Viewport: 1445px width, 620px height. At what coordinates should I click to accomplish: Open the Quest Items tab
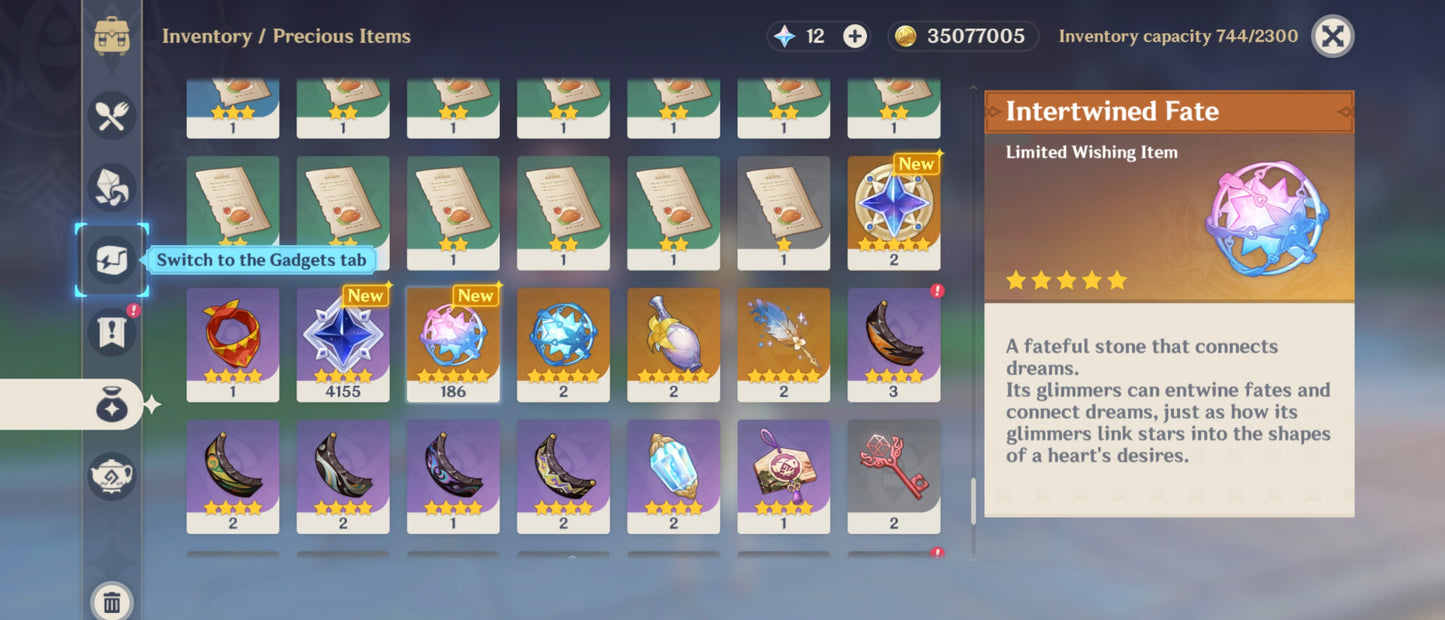pos(111,332)
